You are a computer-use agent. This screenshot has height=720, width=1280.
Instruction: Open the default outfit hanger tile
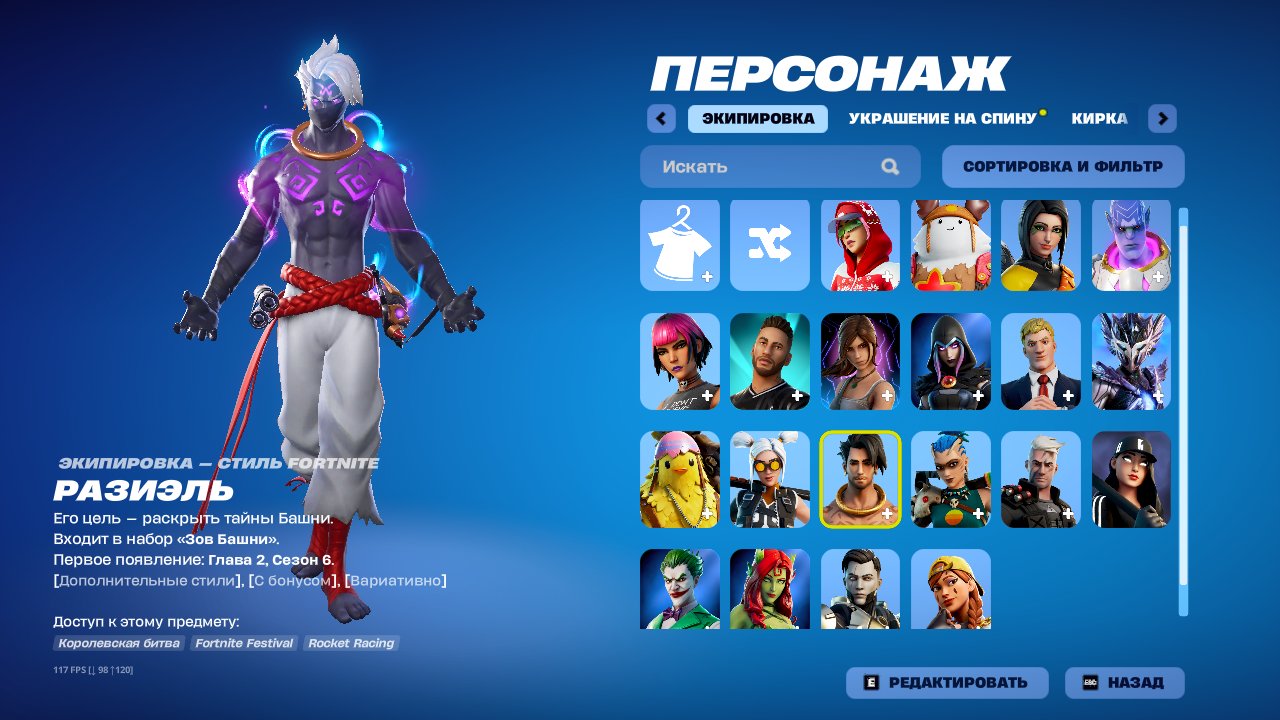[679, 246]
